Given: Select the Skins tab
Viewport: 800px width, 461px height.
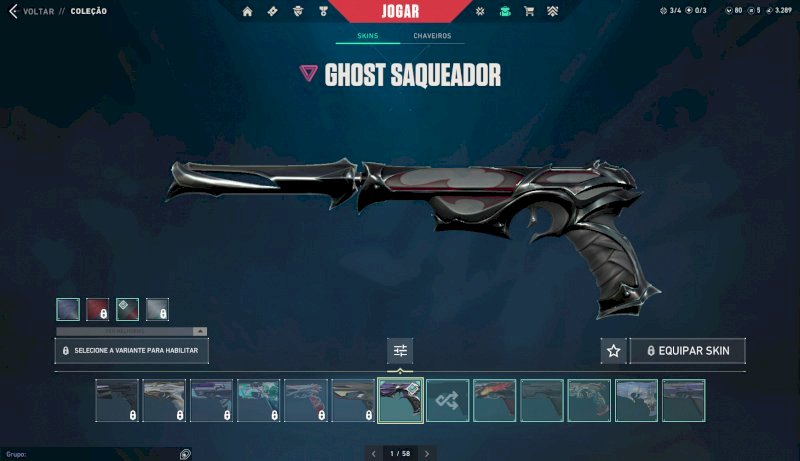Looking at the screenshot, I should 368,36.
